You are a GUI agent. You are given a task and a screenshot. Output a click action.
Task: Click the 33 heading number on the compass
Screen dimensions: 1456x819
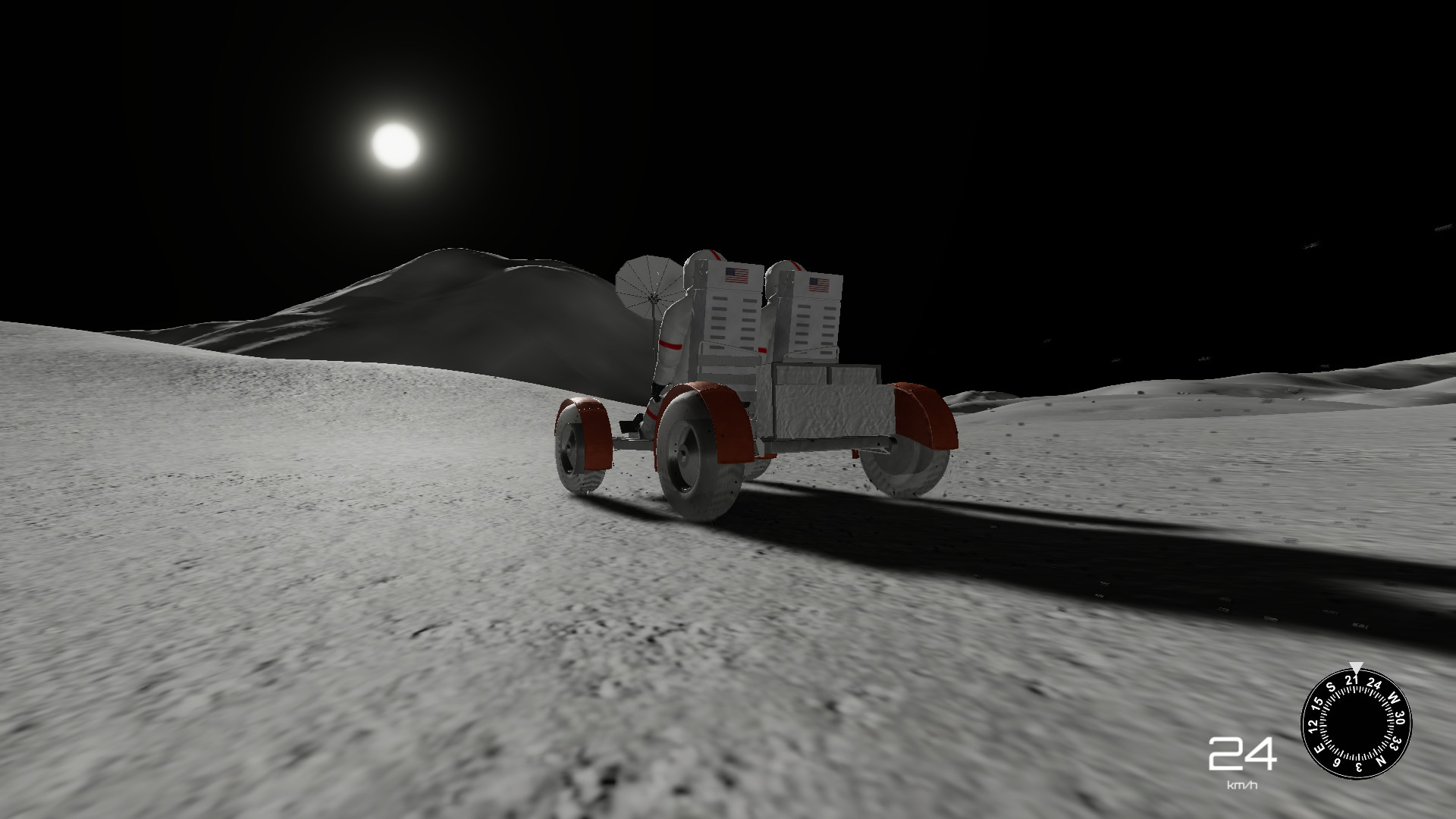tap(1395, 743)
